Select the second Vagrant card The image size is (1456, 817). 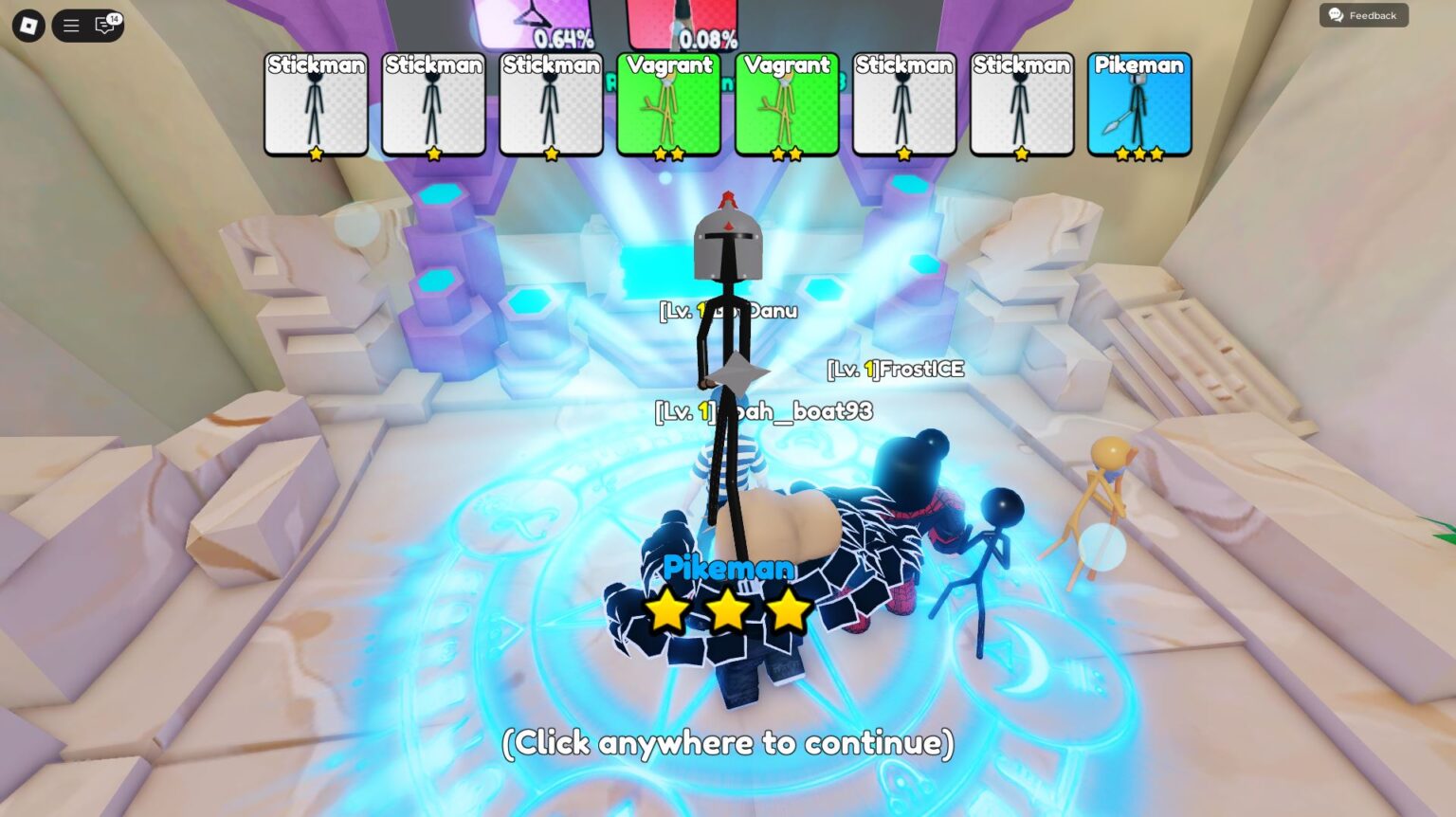(787, 104)
